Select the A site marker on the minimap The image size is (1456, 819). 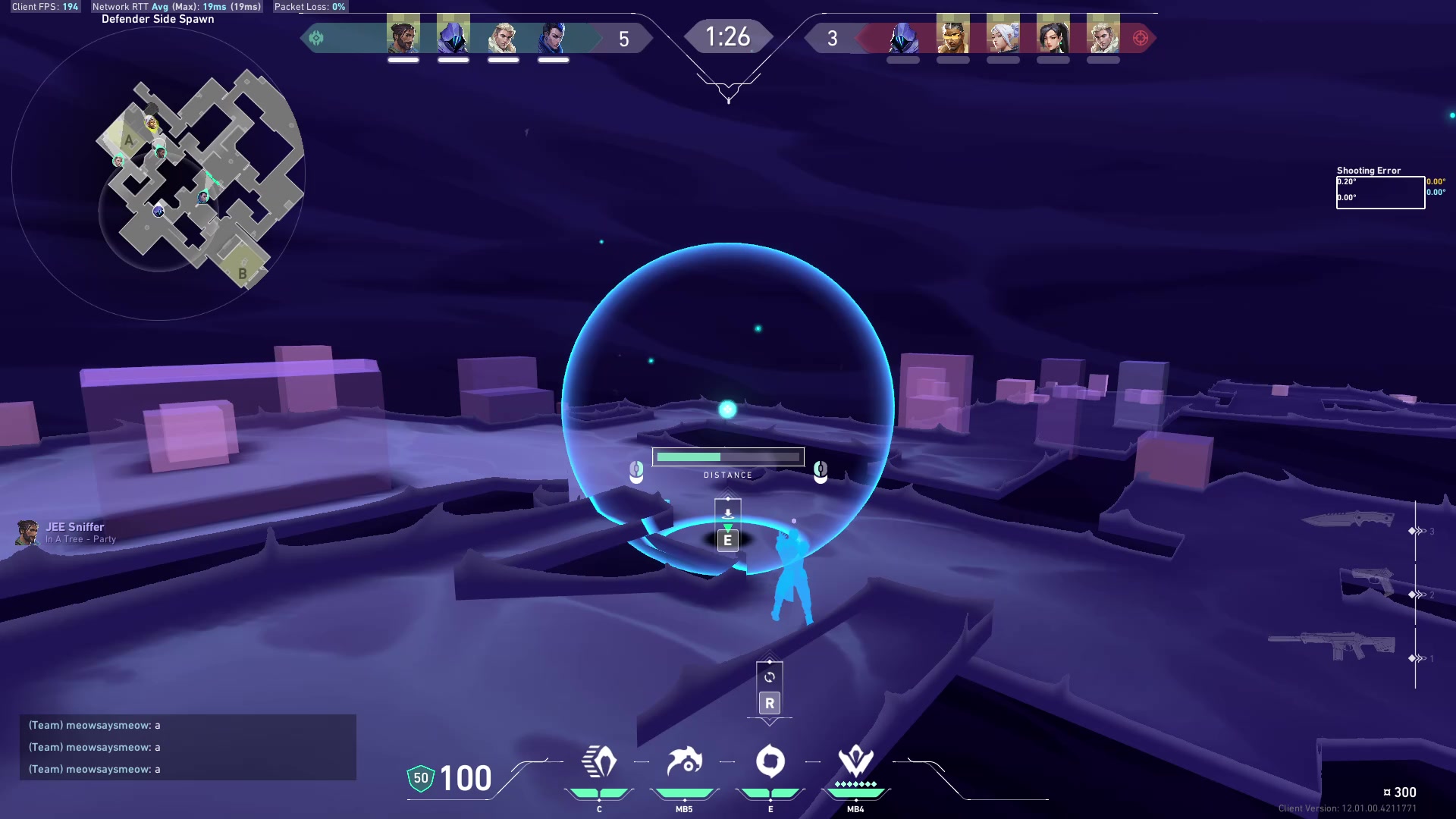129,140
